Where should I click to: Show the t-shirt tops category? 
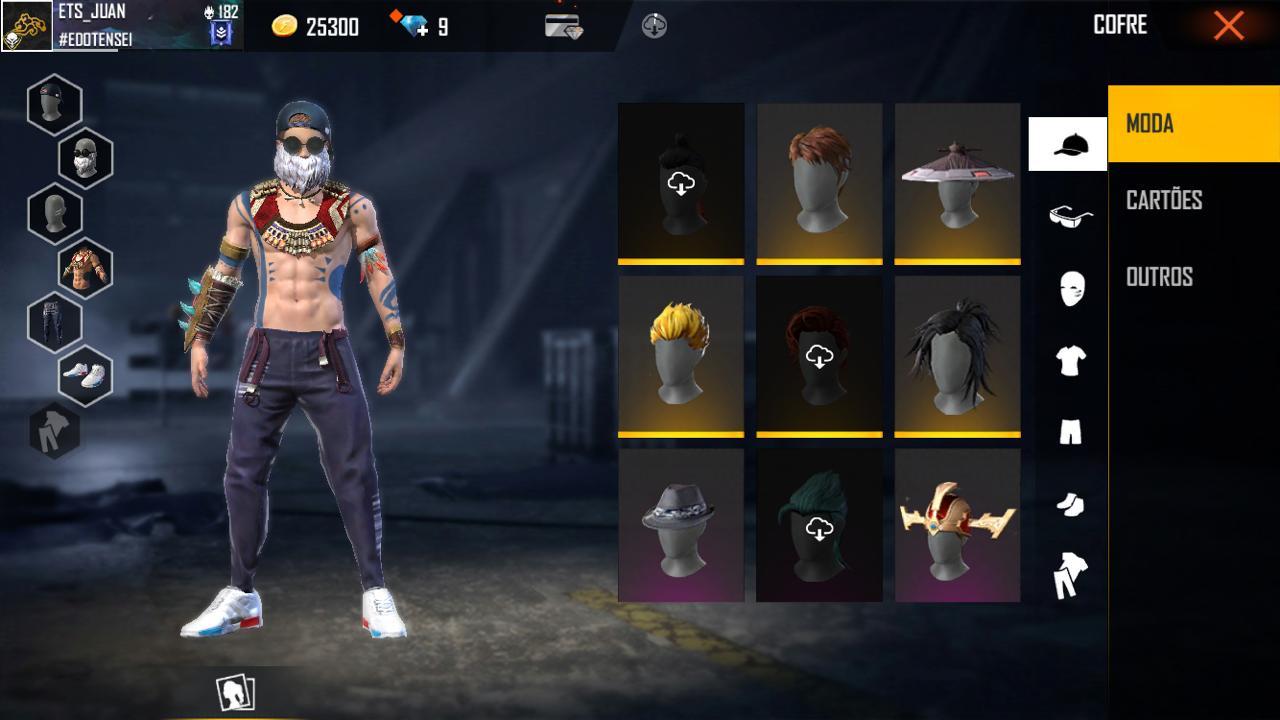[x=1070, y=360]
